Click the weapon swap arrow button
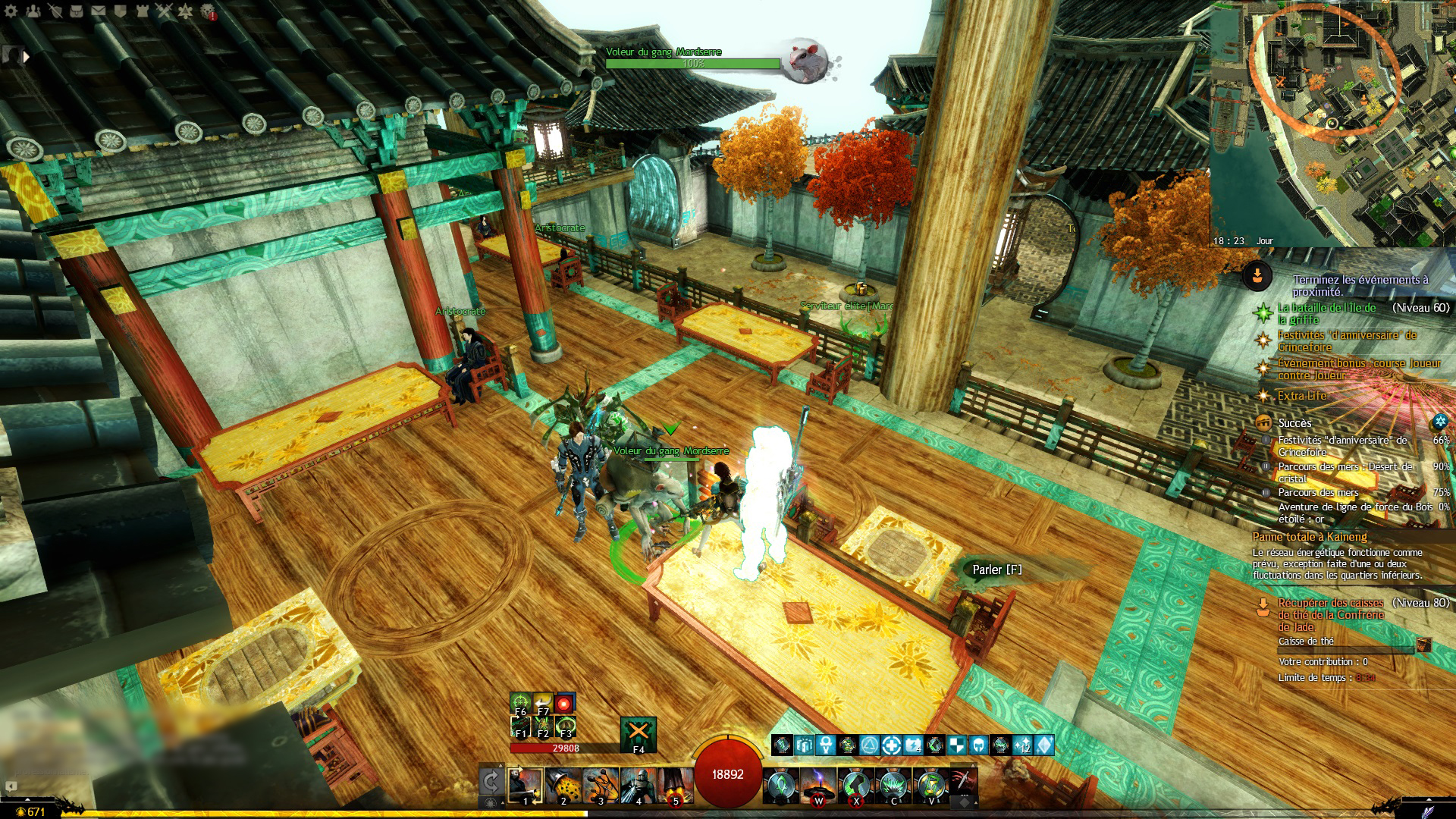The width and height of the screenshot is (1456, 819). 491,781
